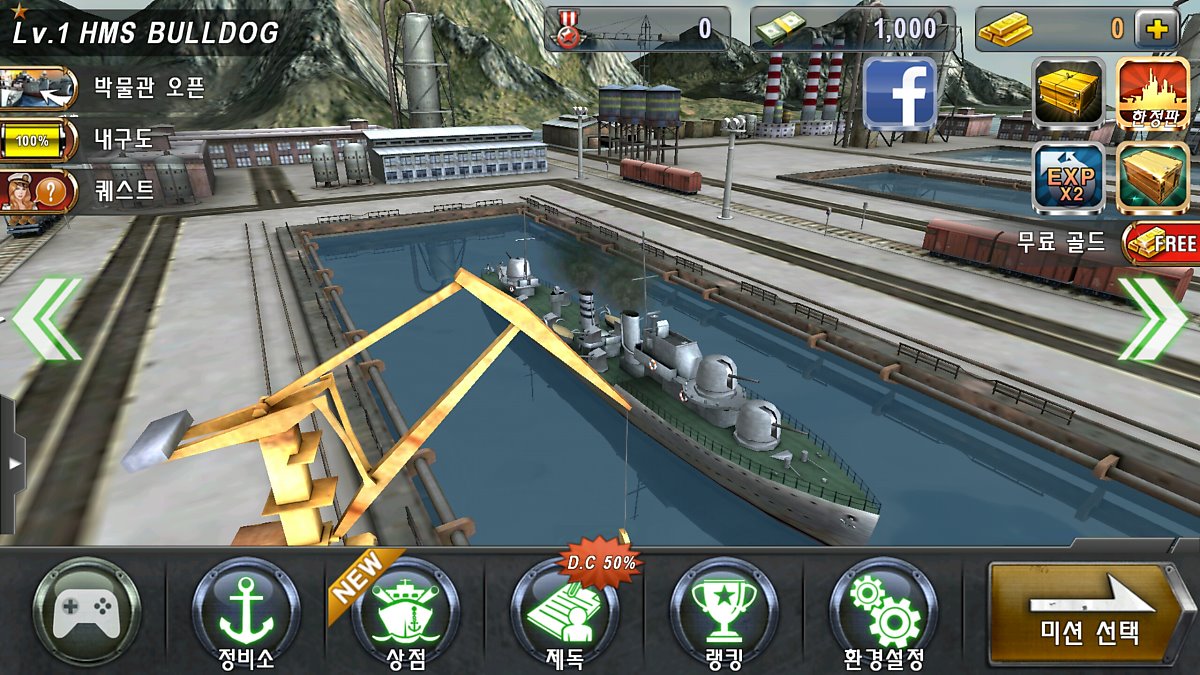
Task: Open the gold bars crate offer
Action: (x=1069, y=93)
